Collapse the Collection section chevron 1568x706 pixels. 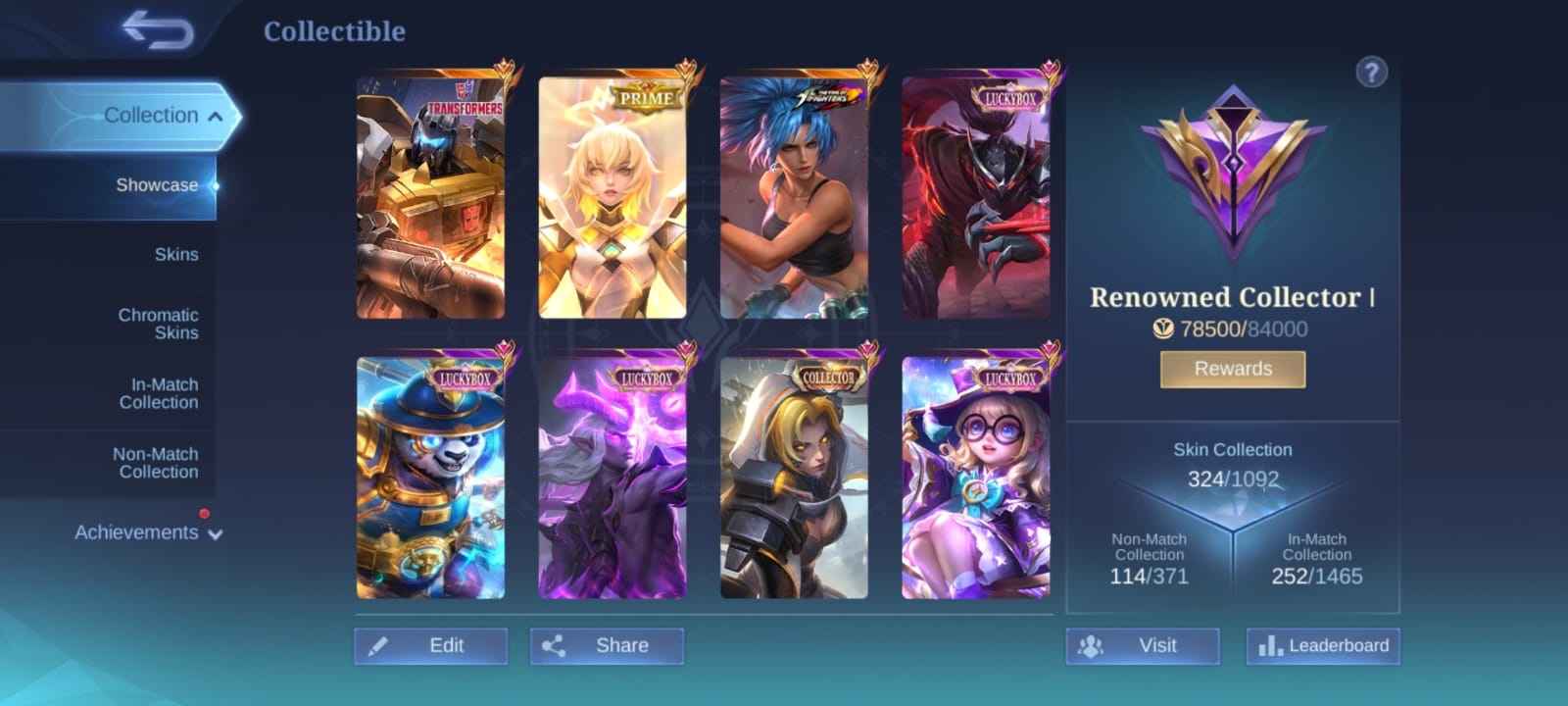coord(217,114)
